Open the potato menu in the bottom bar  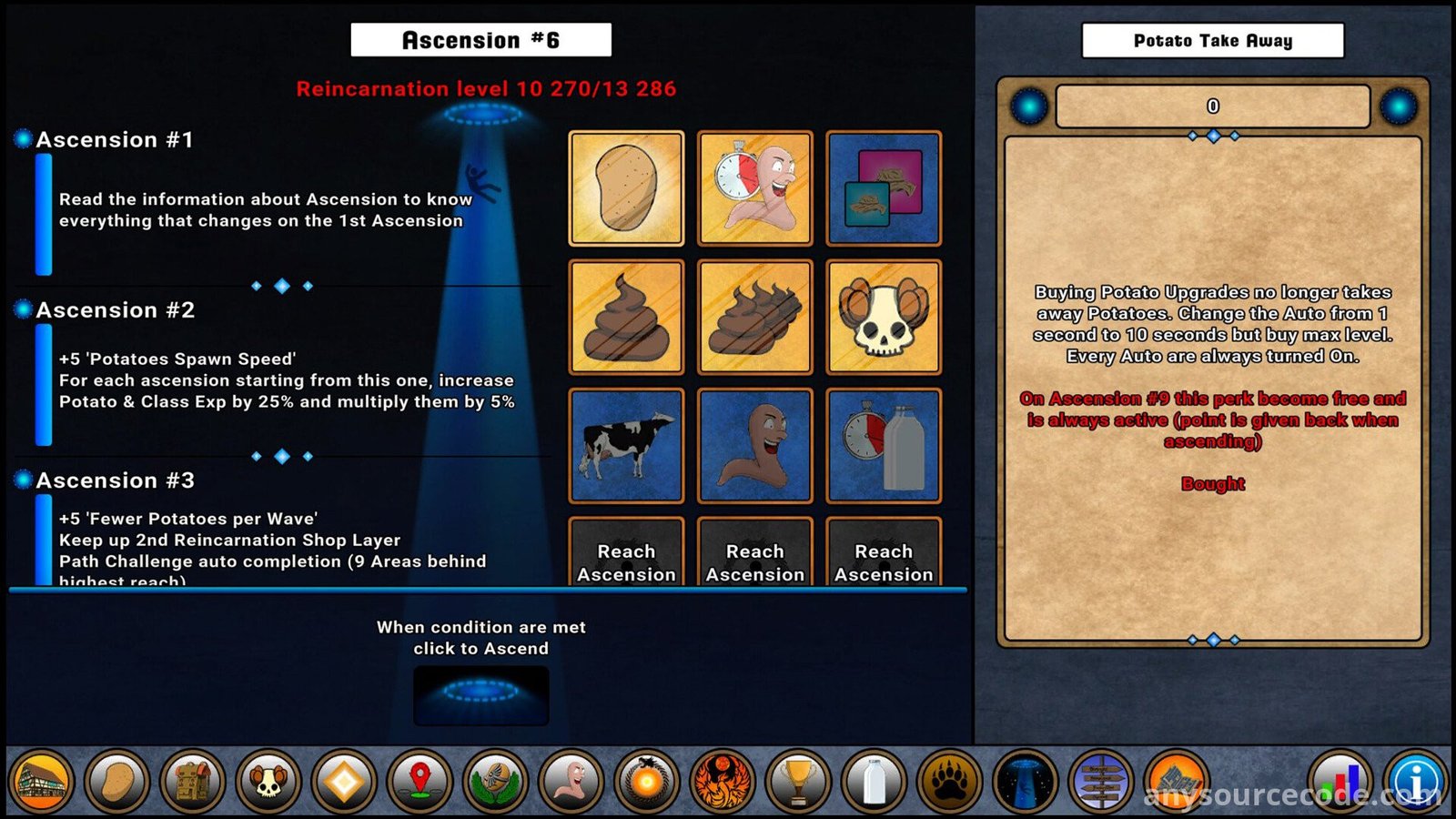[117, 782]
